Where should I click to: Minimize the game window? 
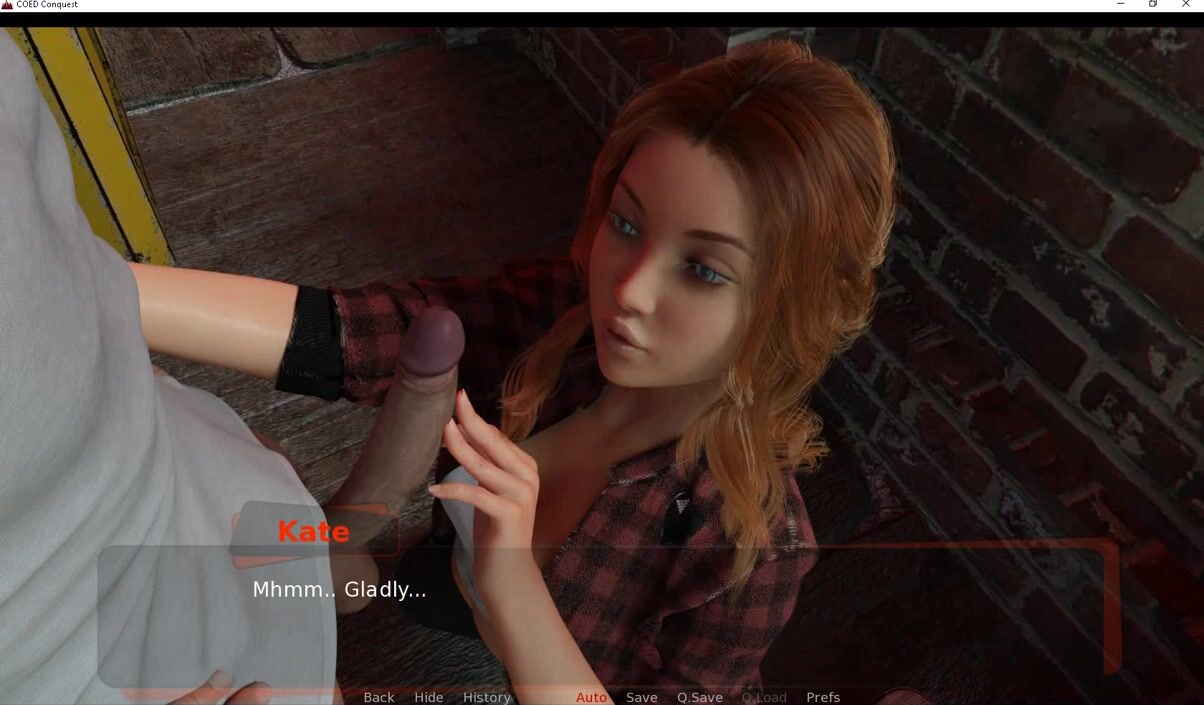pyautogui.click(x=1120, y=5)
